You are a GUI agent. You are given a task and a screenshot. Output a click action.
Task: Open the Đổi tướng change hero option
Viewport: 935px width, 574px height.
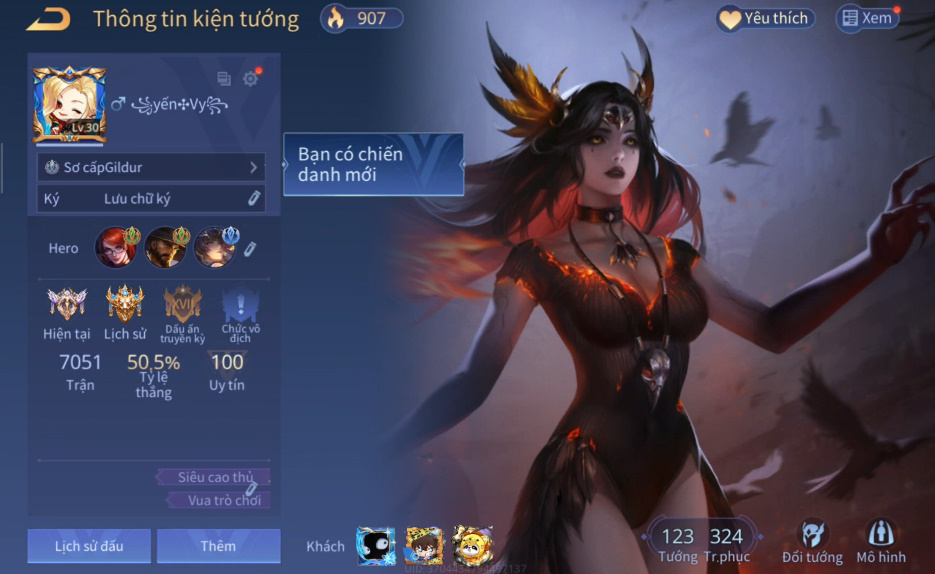pyautogui.click(x=813, y=541)
